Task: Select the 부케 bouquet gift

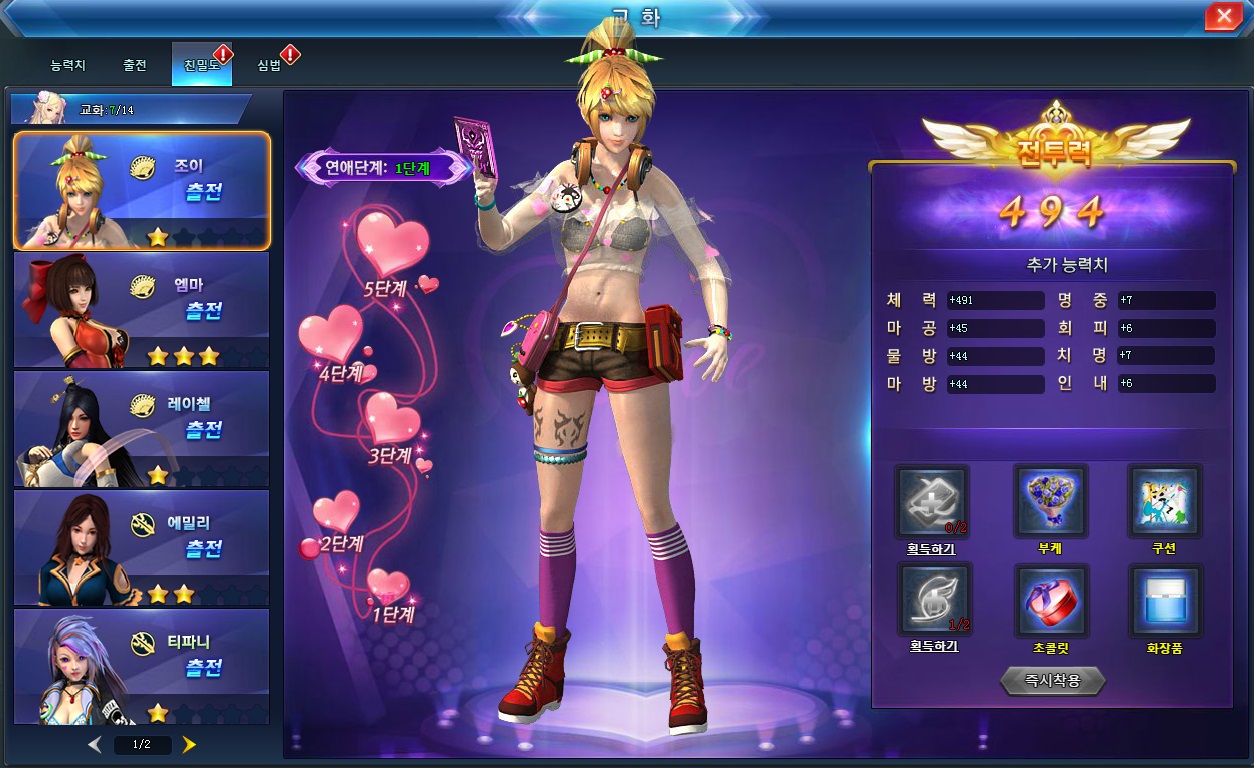Action: pos(1050,502)
